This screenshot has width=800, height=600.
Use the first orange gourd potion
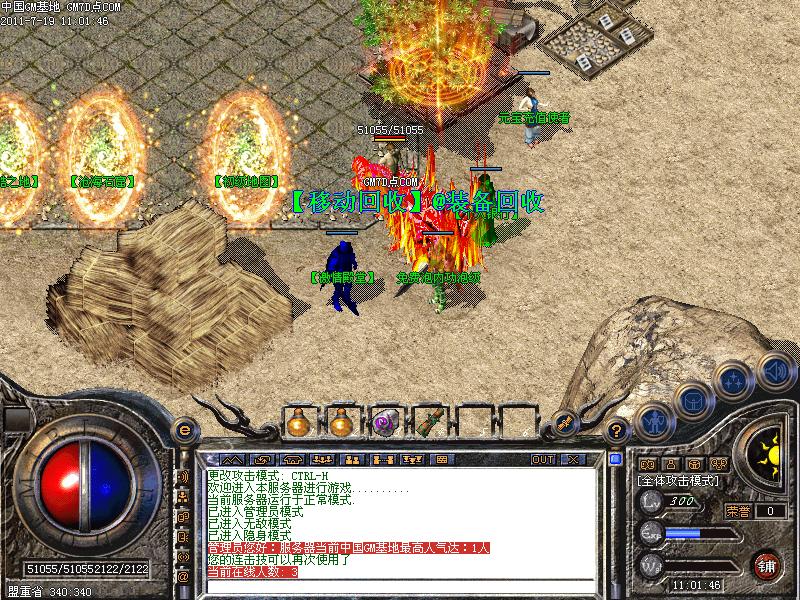point(297,423)
